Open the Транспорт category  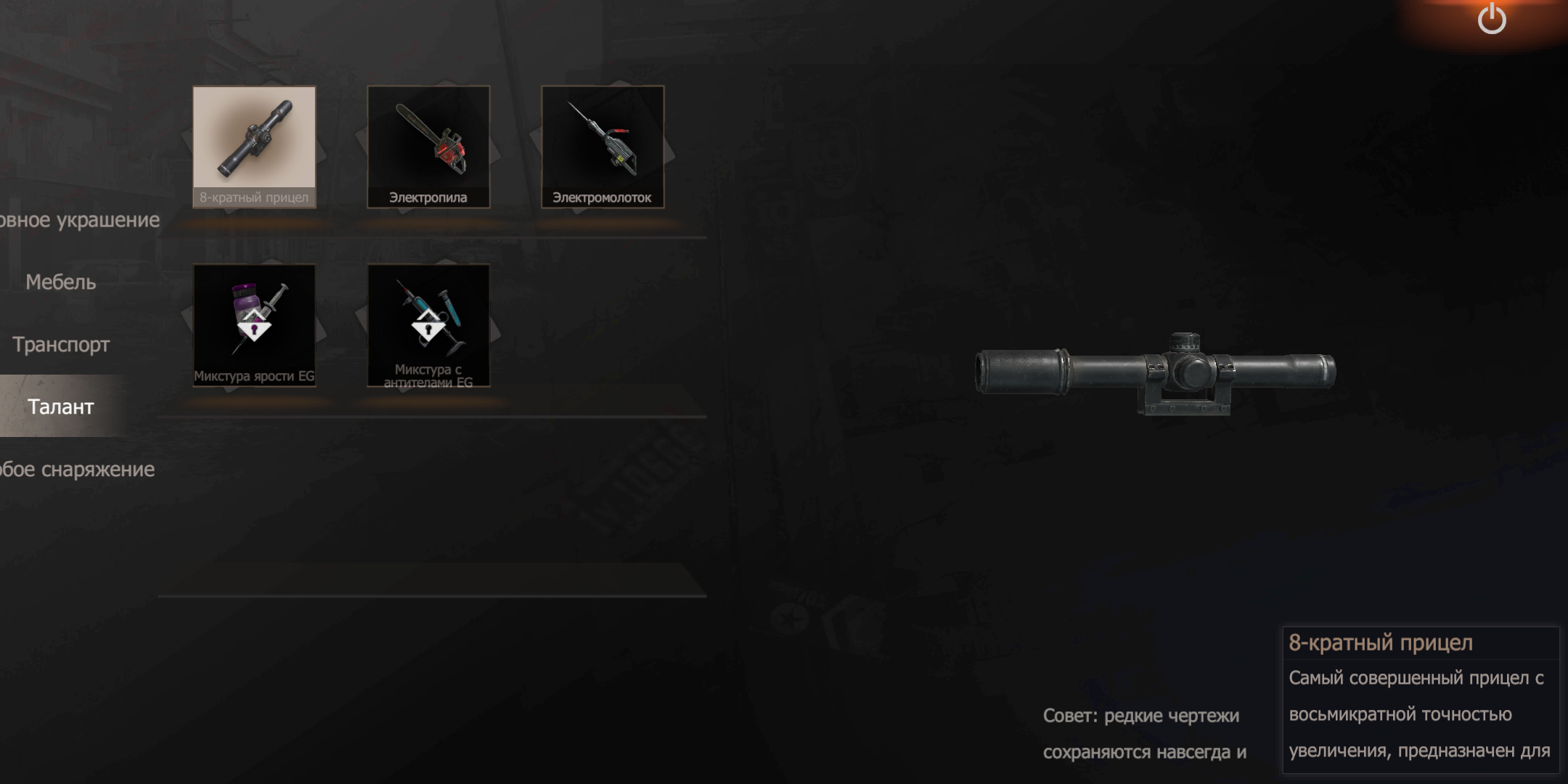[61, 345]
